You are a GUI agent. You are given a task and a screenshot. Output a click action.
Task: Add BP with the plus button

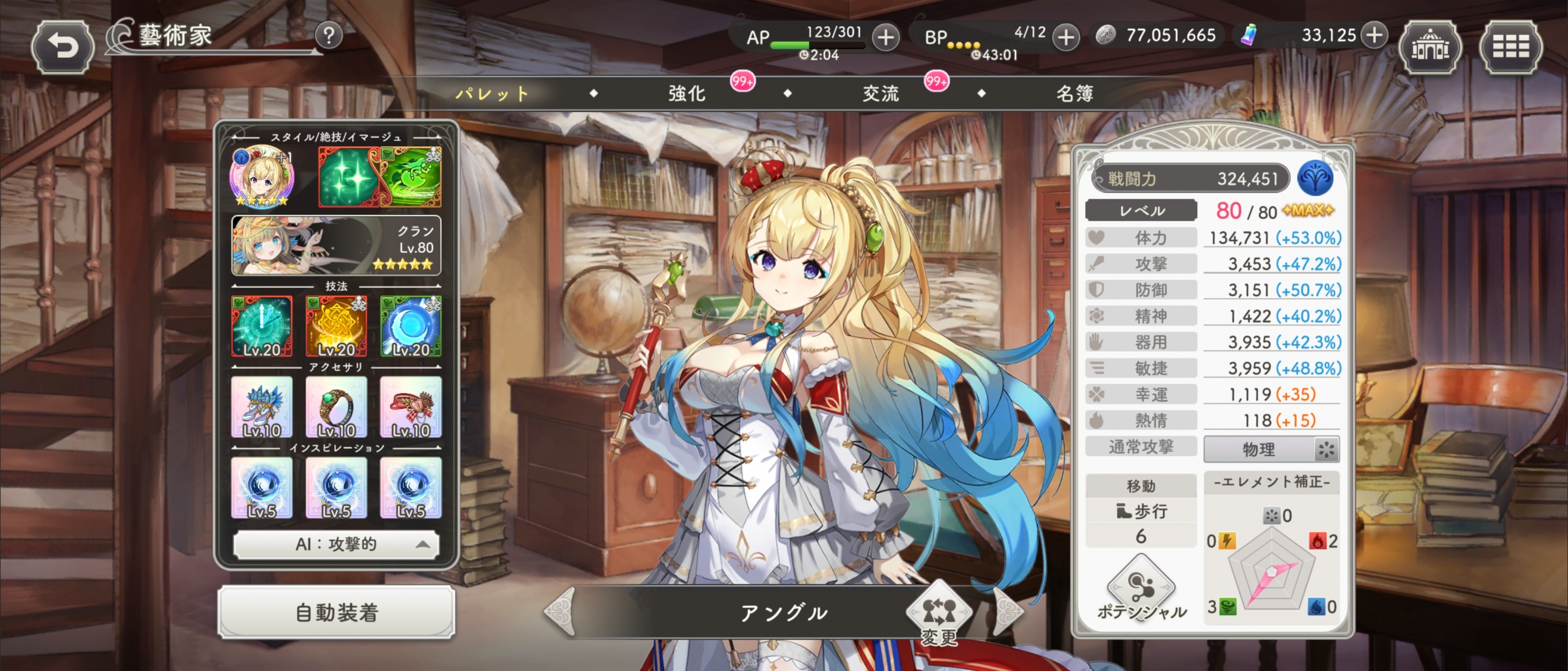1066,37
